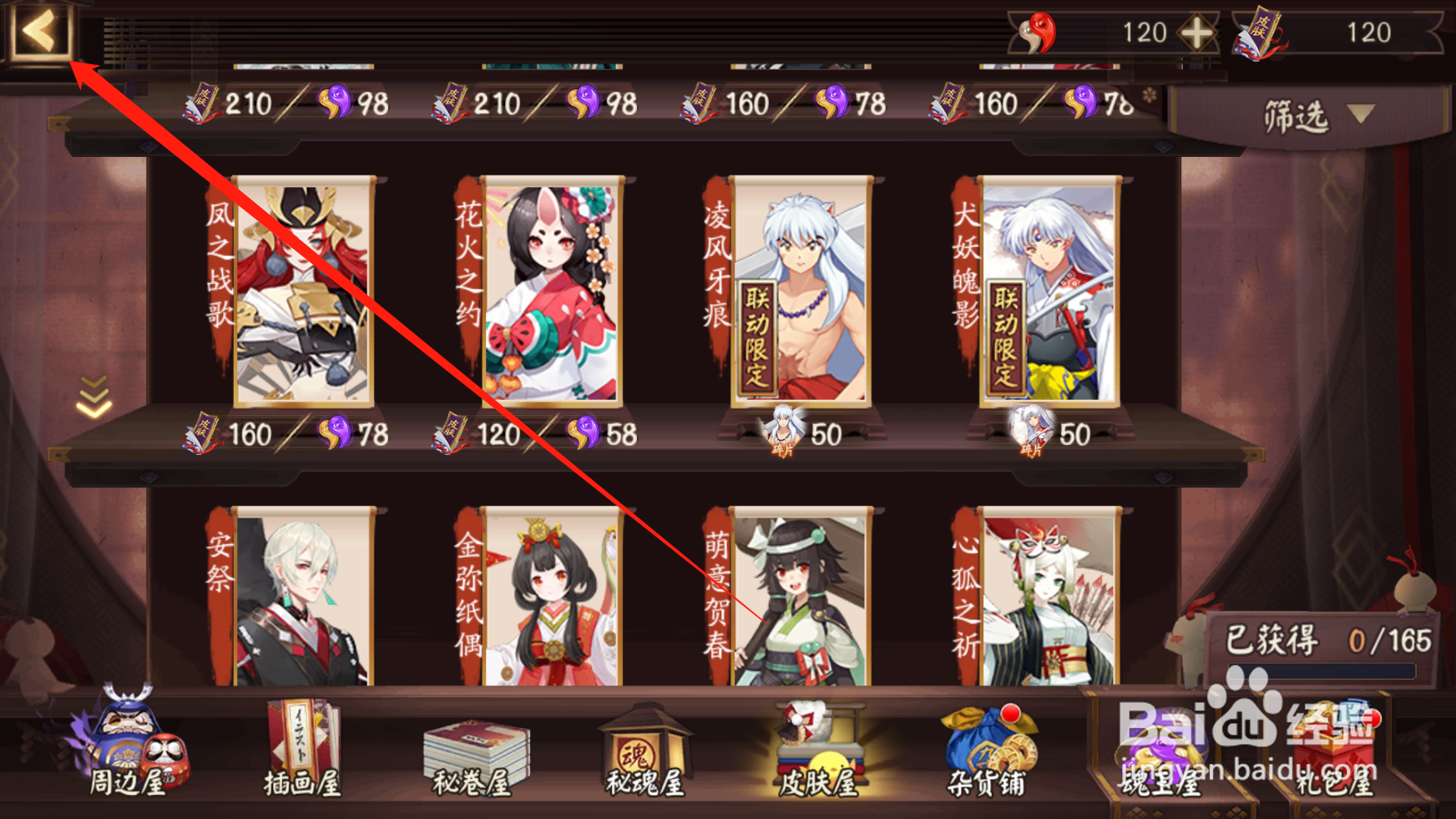Click the plus button beside 120 currency

(x=1197, y=33)
